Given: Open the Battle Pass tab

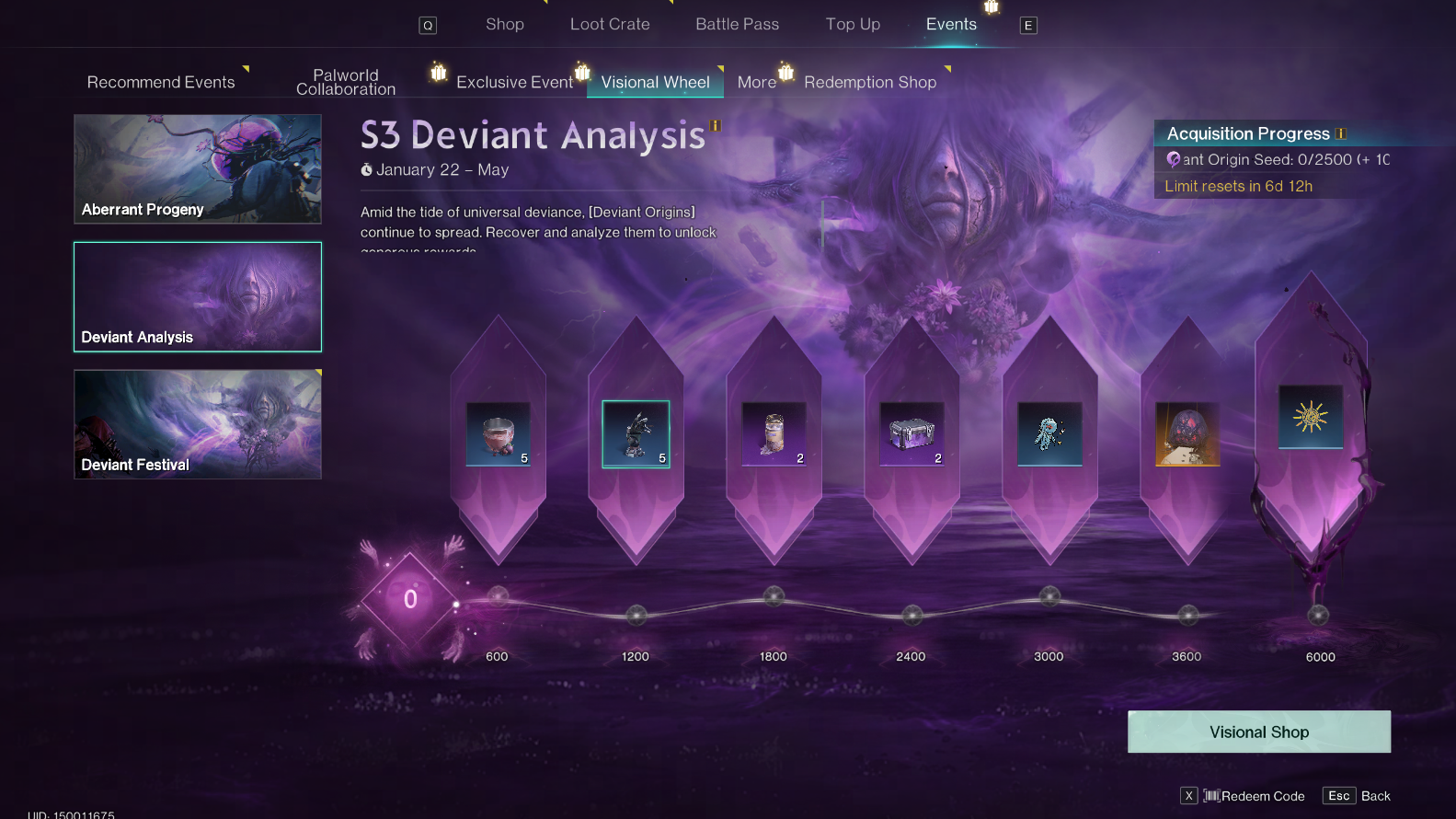Looking at the screenshot, I should pos(737,25).
